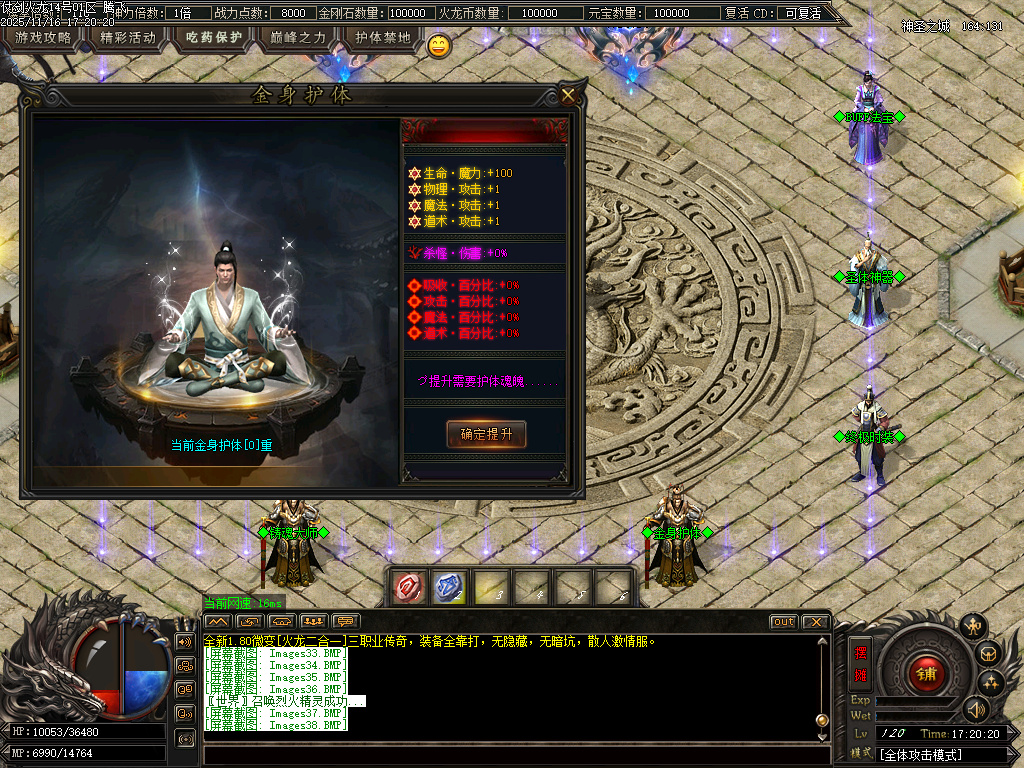Close the chat window with its X
Viewport: 1024px width, 768px height.
[x=815, y=622]
